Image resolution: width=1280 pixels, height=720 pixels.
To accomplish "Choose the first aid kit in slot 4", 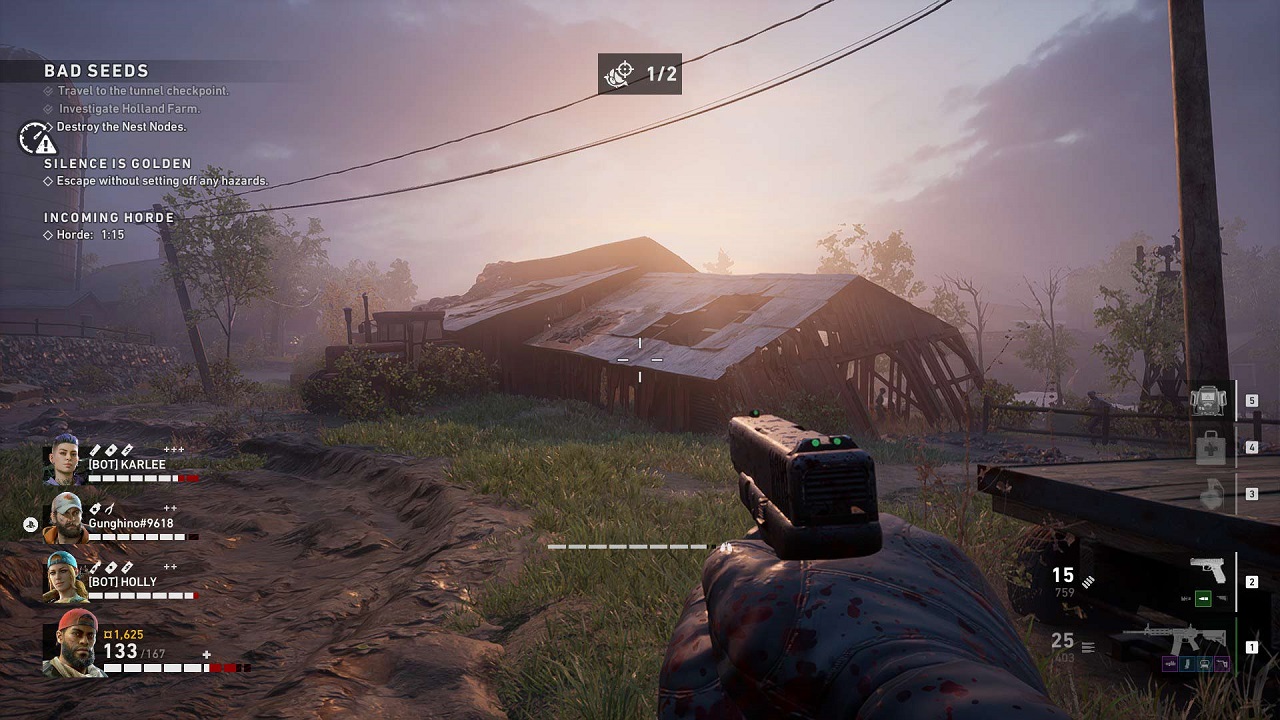I will tap(1210, 447).
